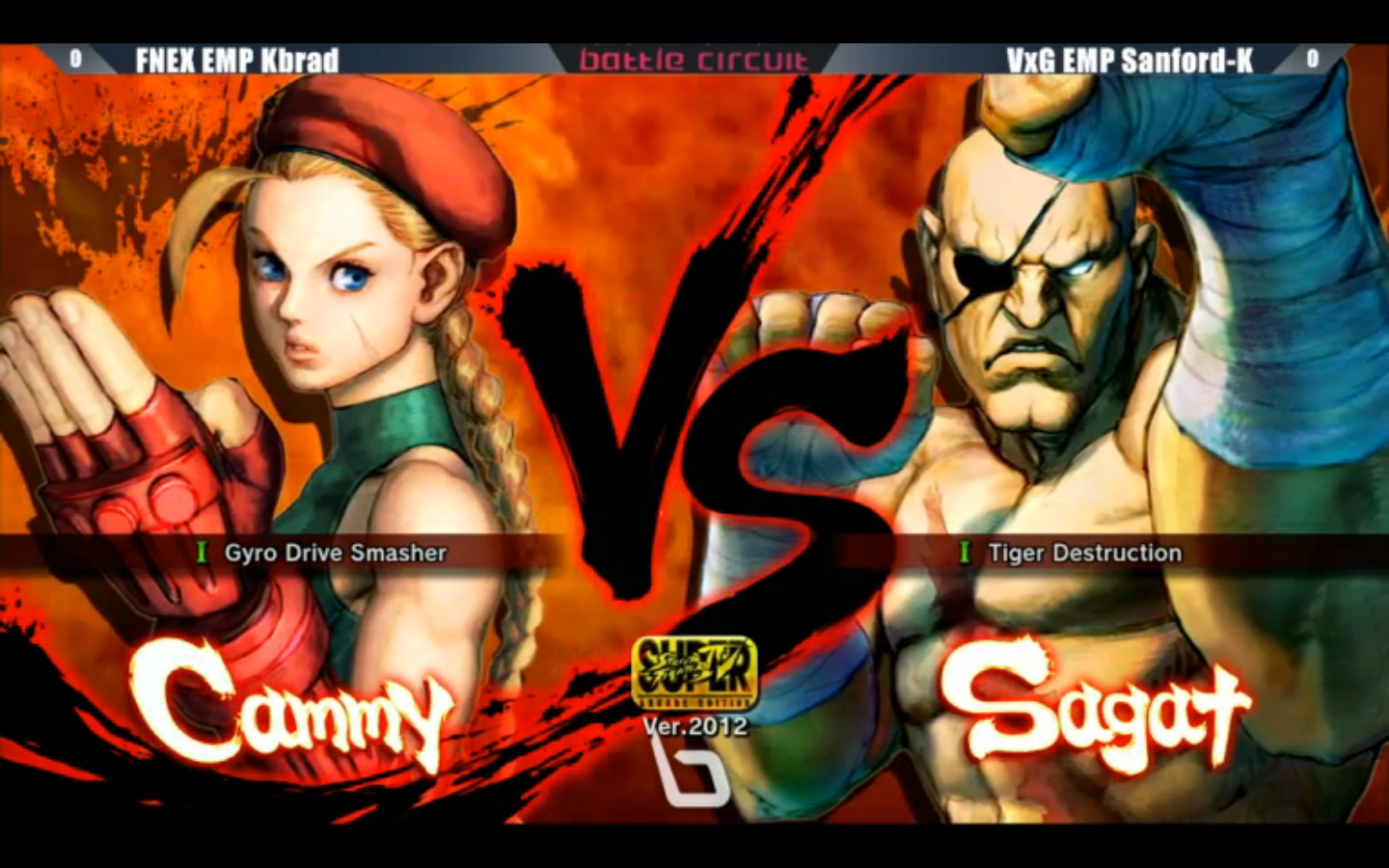Click the battle circuit stream logo

point(693,60)
